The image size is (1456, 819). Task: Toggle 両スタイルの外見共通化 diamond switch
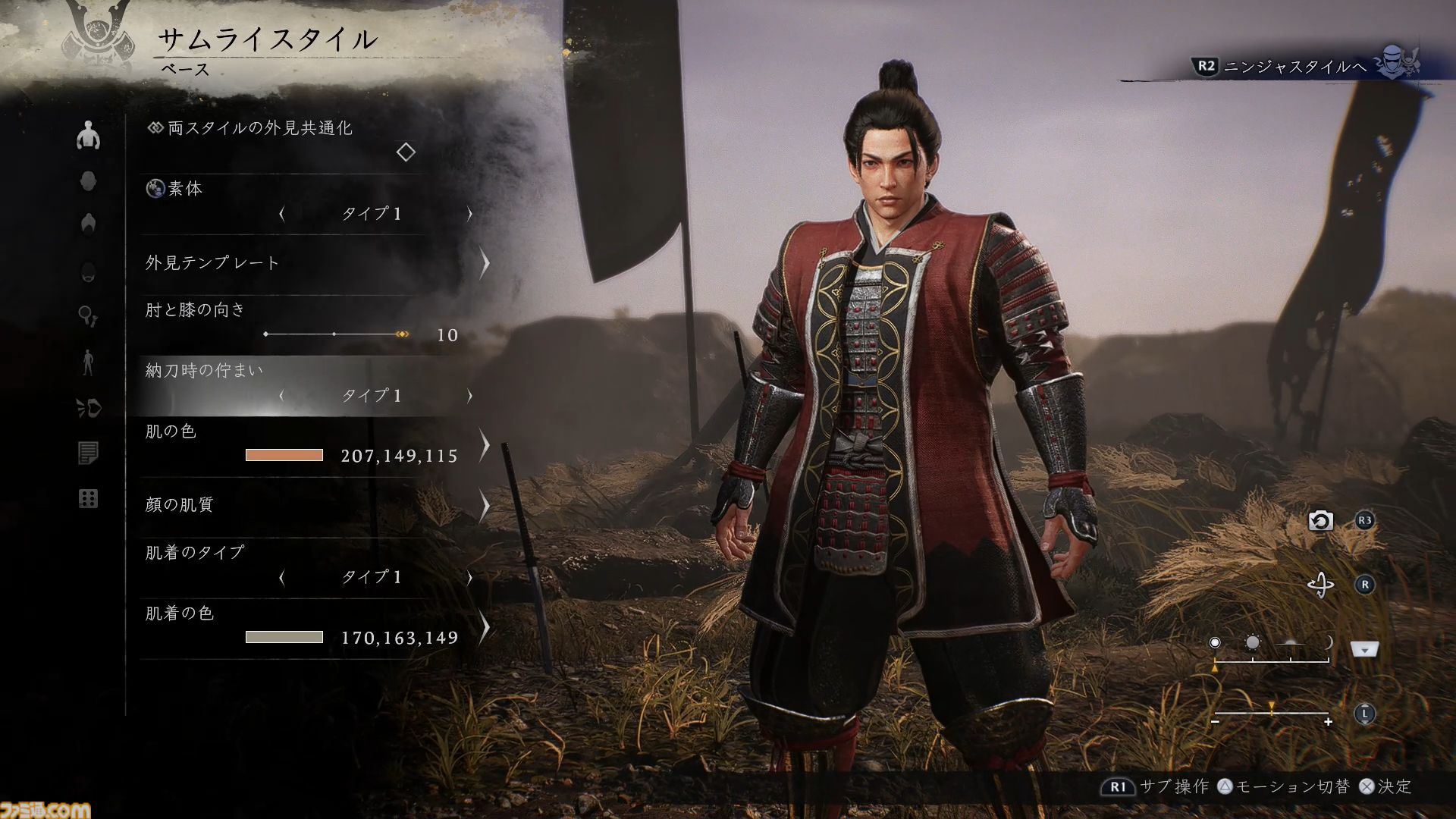[406, 153]
